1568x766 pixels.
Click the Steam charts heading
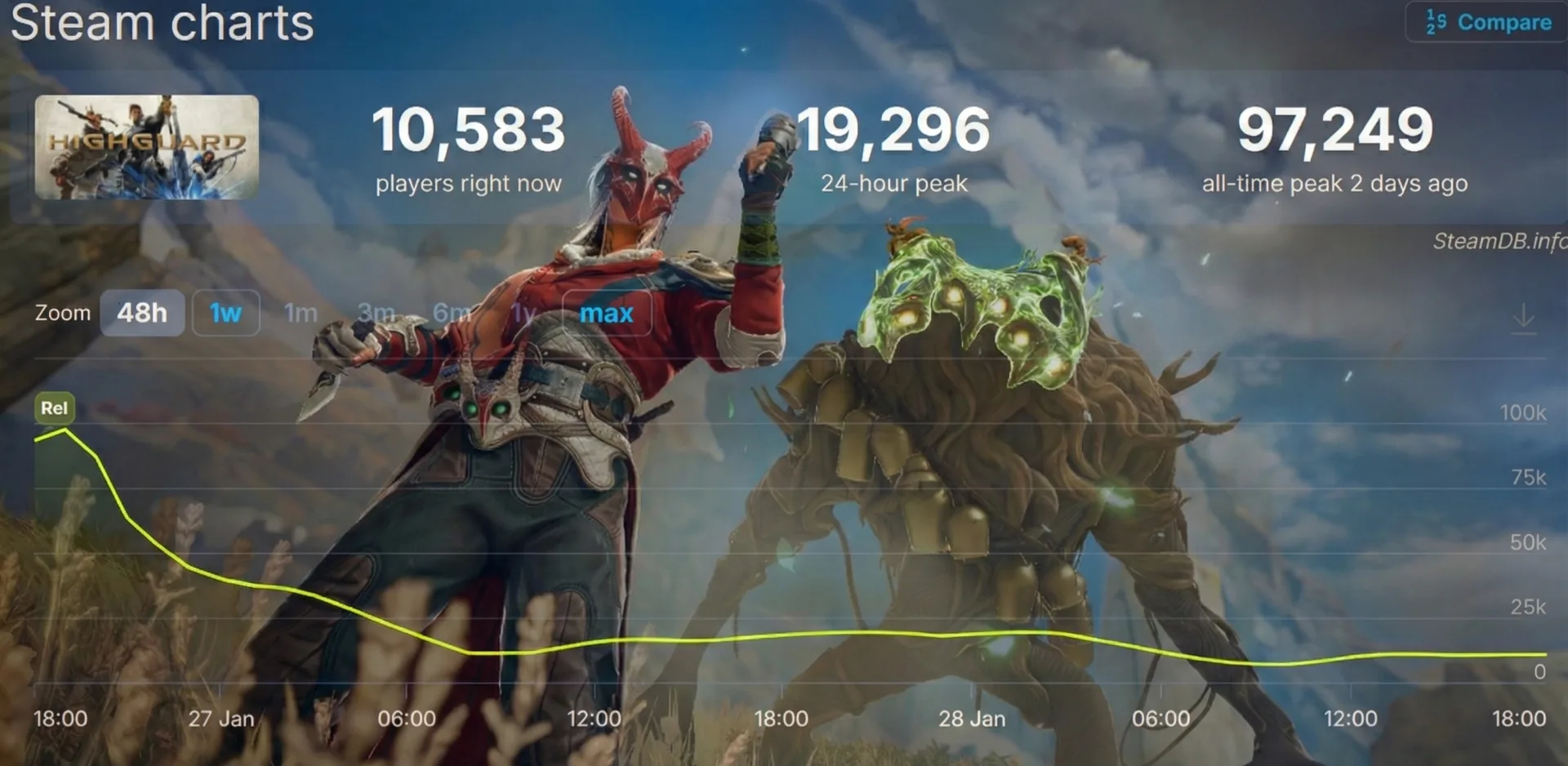163,24
